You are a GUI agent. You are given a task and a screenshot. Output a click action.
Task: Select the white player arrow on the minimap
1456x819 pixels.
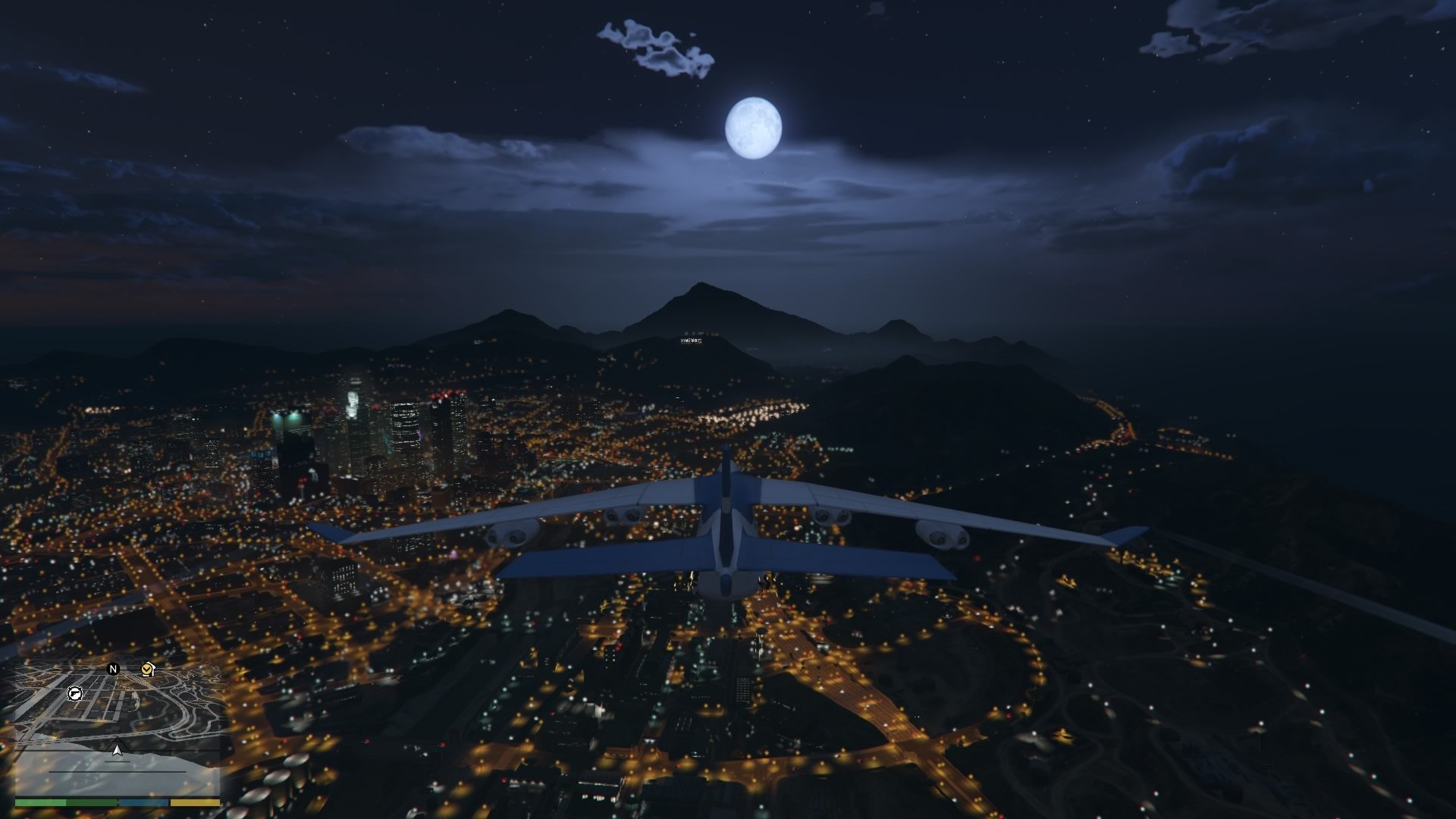pos(118,751)
